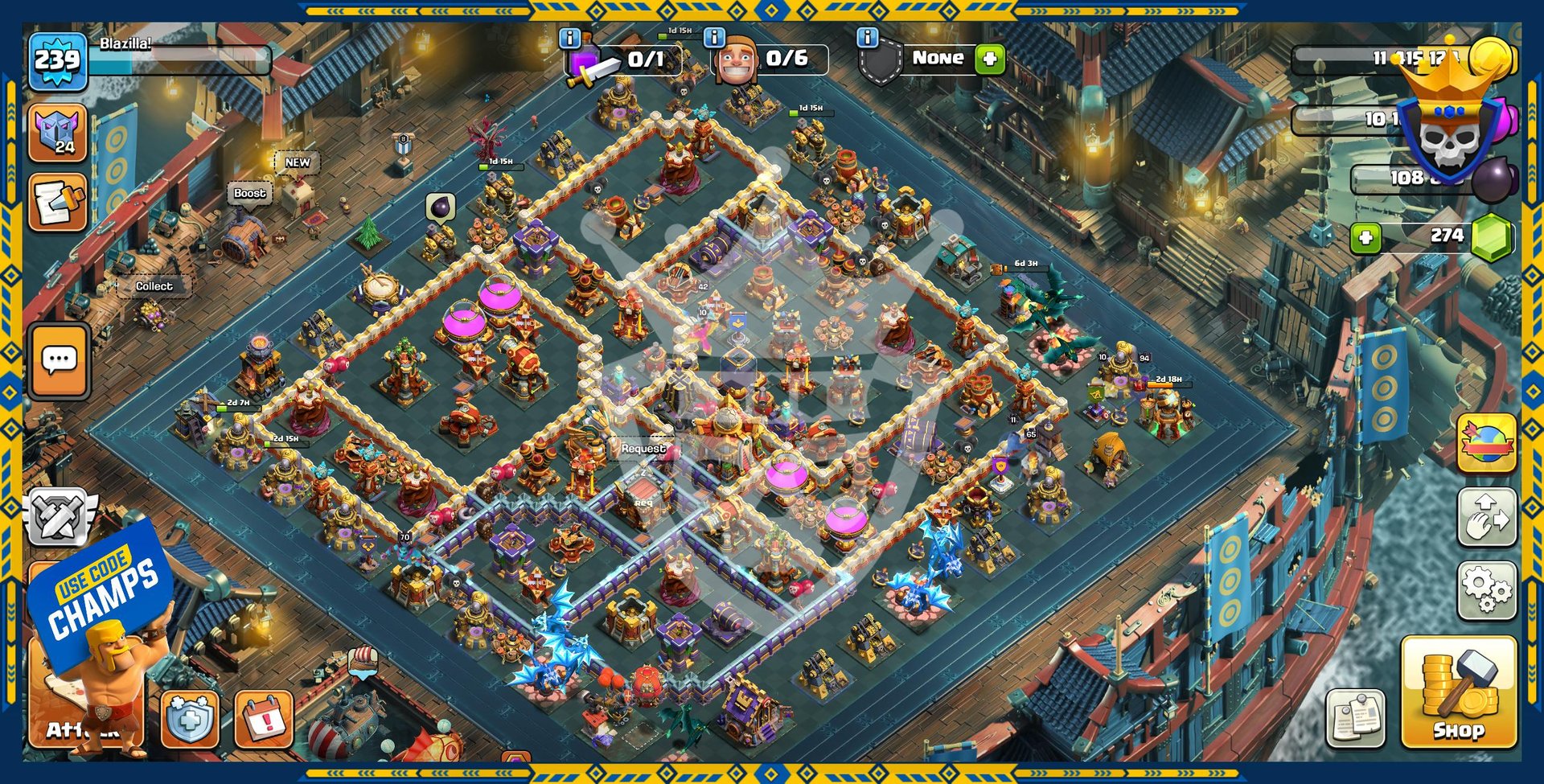Open the Shop
This screenshot has width=1544, height=784.
1458,692
